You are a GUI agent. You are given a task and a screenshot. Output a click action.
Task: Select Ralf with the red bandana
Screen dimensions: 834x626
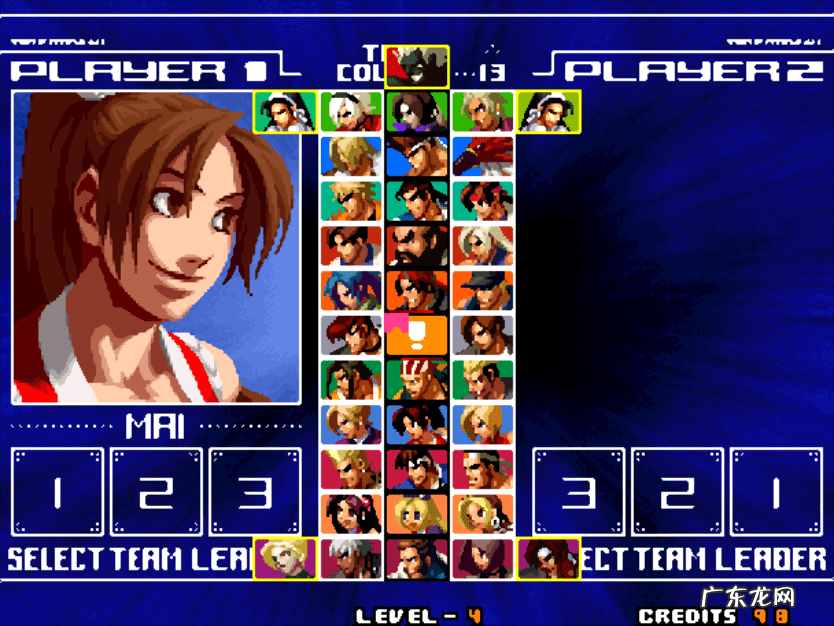416,290
